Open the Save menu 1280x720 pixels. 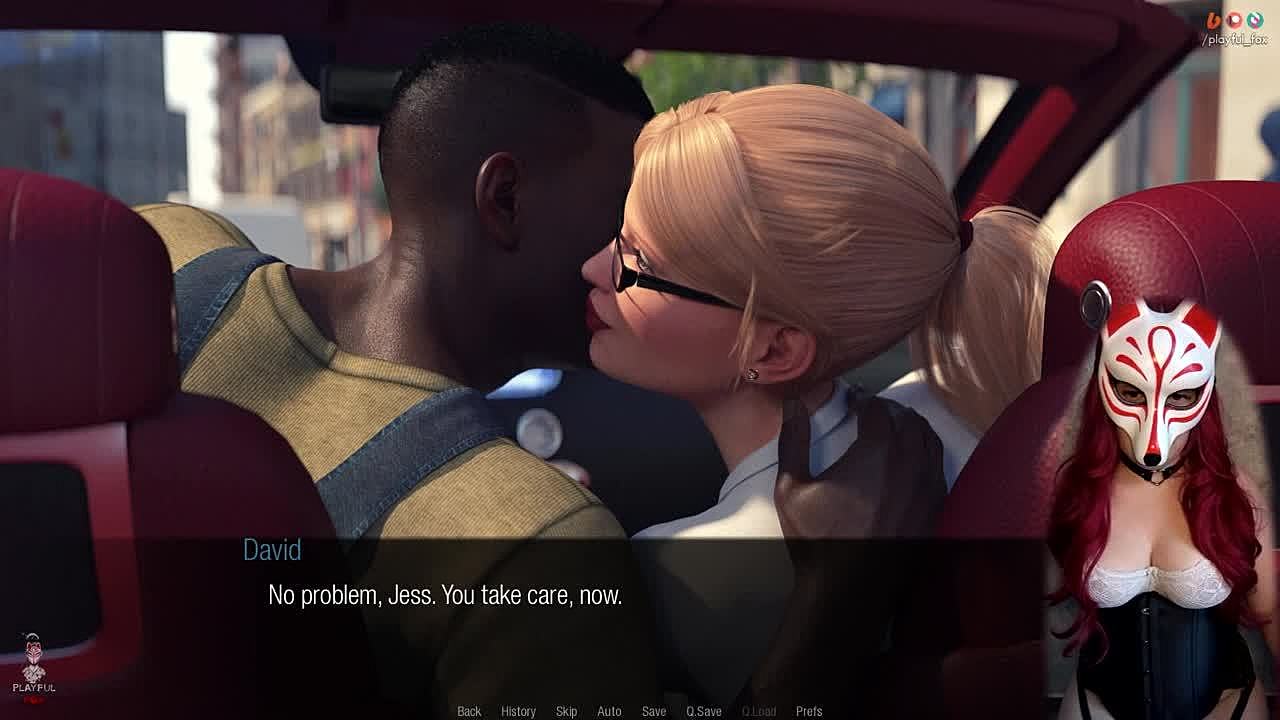click(x=654, y=711)
